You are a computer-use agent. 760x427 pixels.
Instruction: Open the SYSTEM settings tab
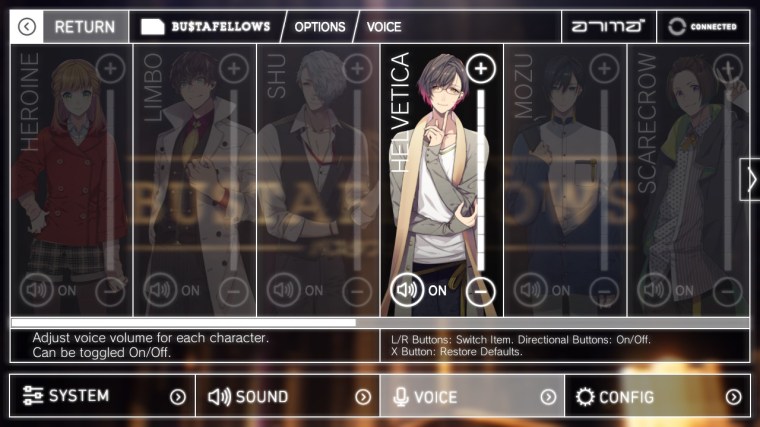pyautogui.click(x=102, y=396)
